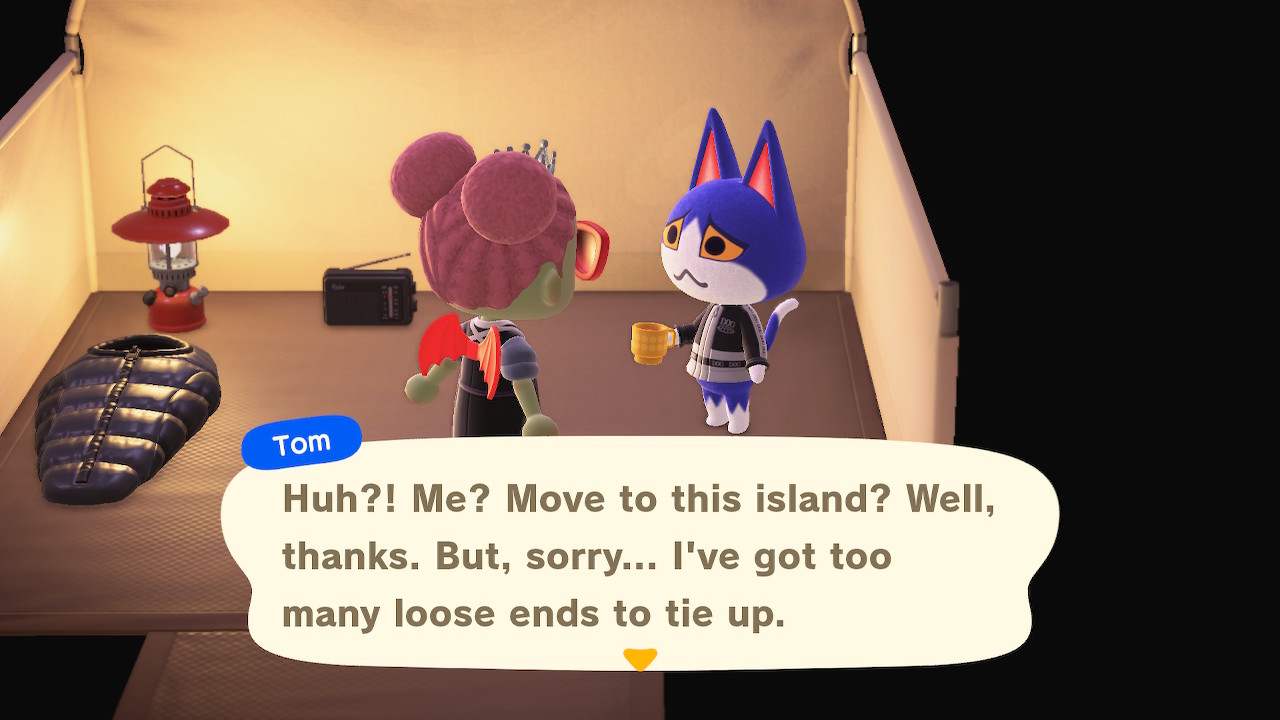Click Tom's dialogue speech bubble
Image resolution: width=1280 pixels, height=720 pixels.
pos(640,555)
